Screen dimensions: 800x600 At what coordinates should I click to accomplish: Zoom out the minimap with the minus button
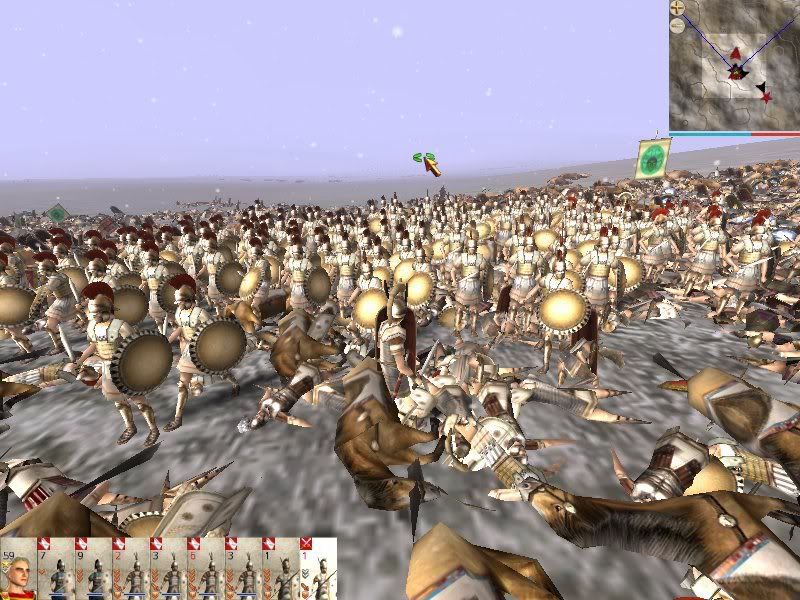[x=678, y=25]
